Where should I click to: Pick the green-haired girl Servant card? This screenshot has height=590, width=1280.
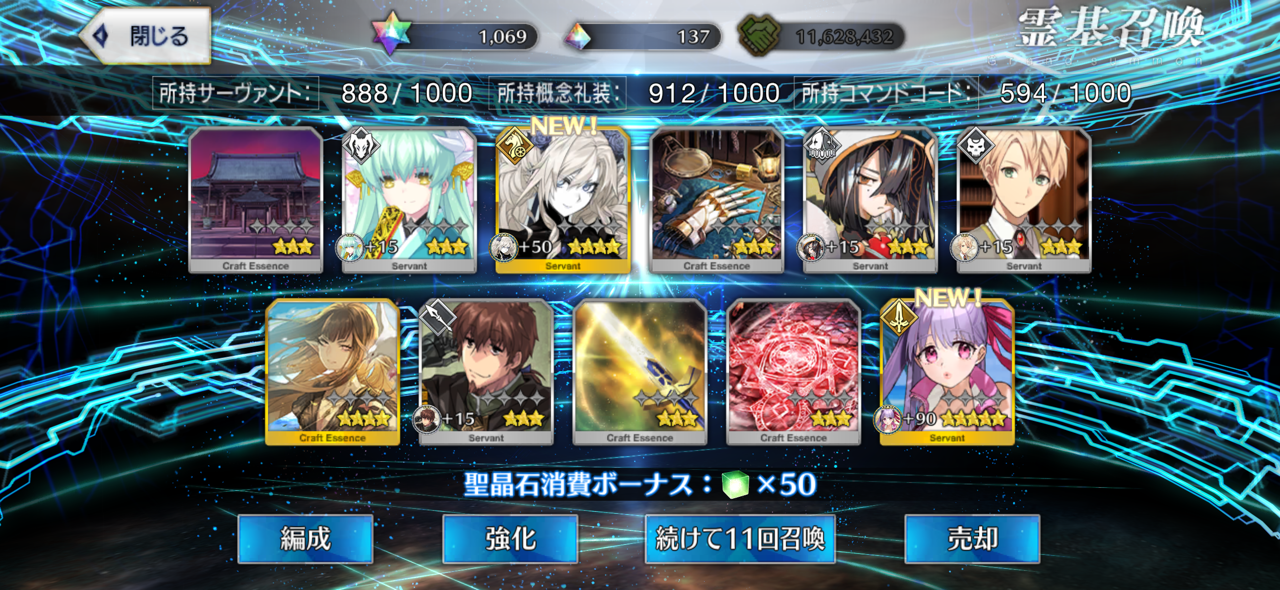point(409,199)
